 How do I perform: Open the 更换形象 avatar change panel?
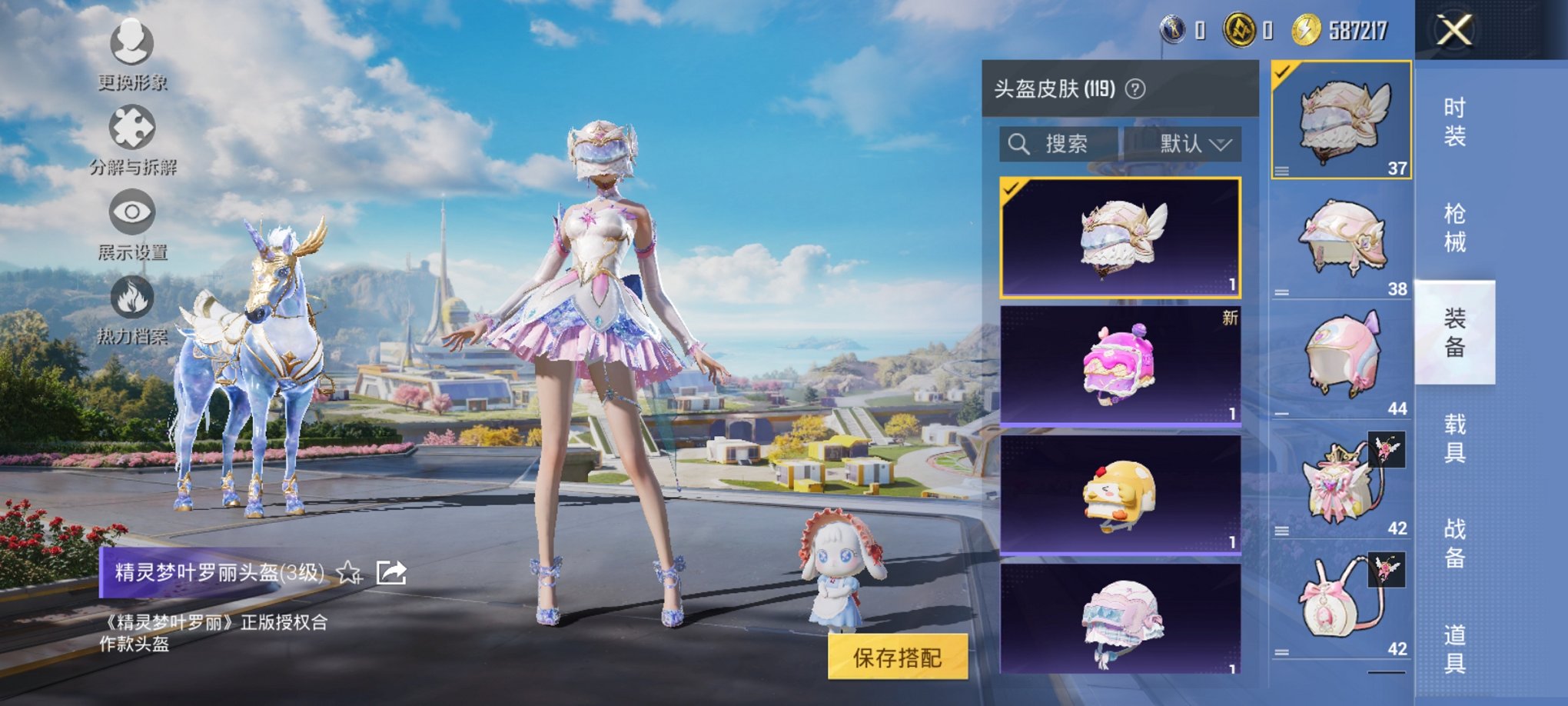[x=131, y=54]
